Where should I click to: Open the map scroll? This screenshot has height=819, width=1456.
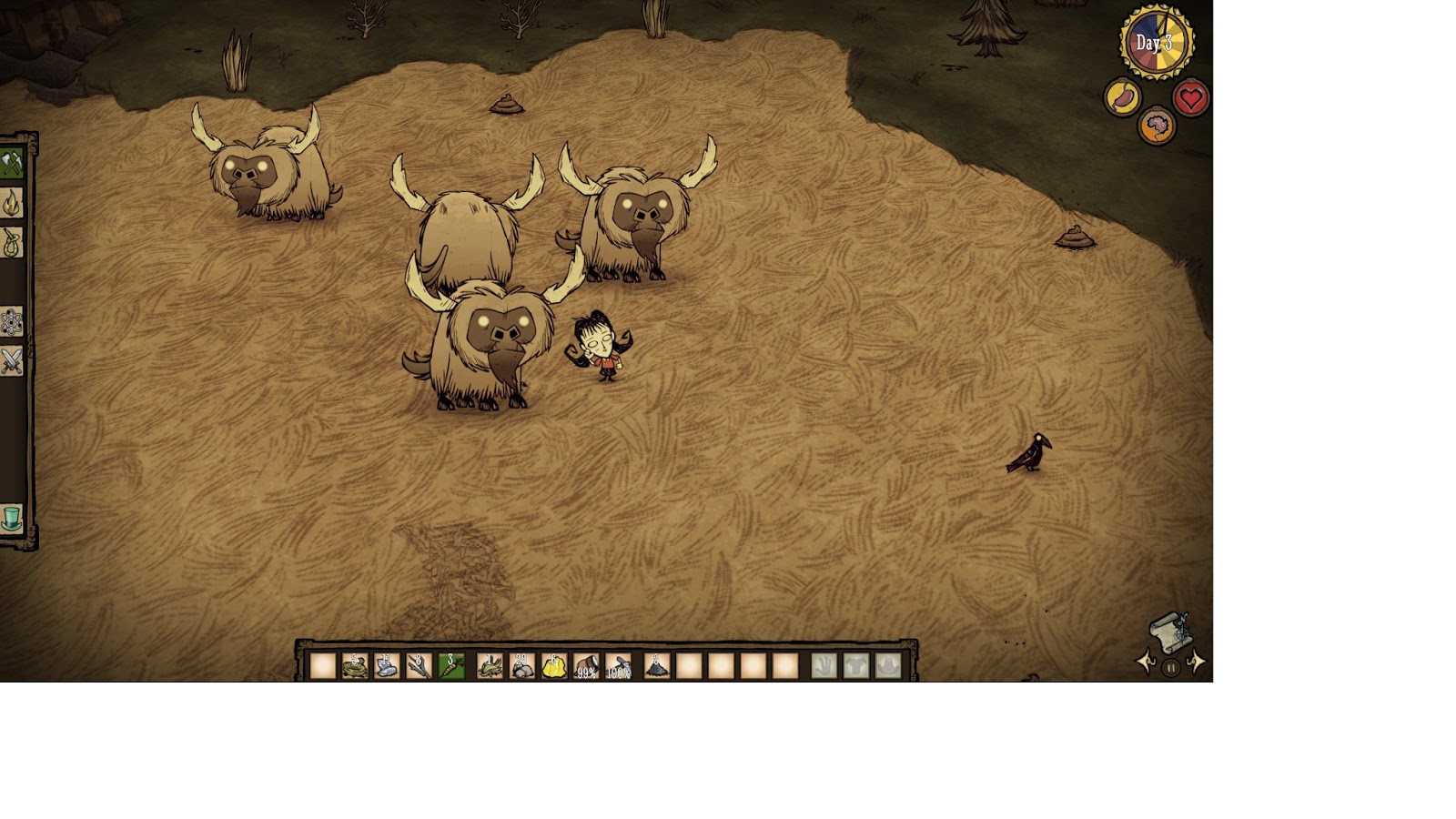[1170, 632]
